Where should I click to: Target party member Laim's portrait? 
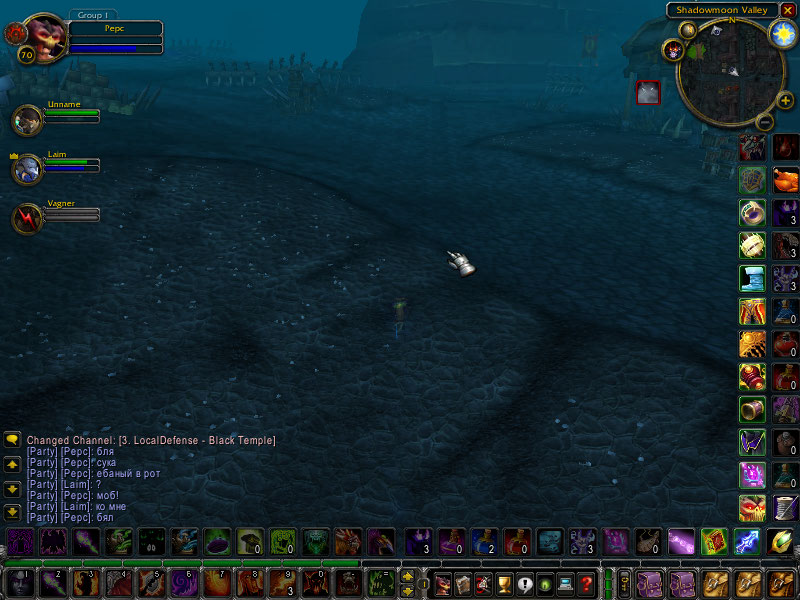pos(27,169)
